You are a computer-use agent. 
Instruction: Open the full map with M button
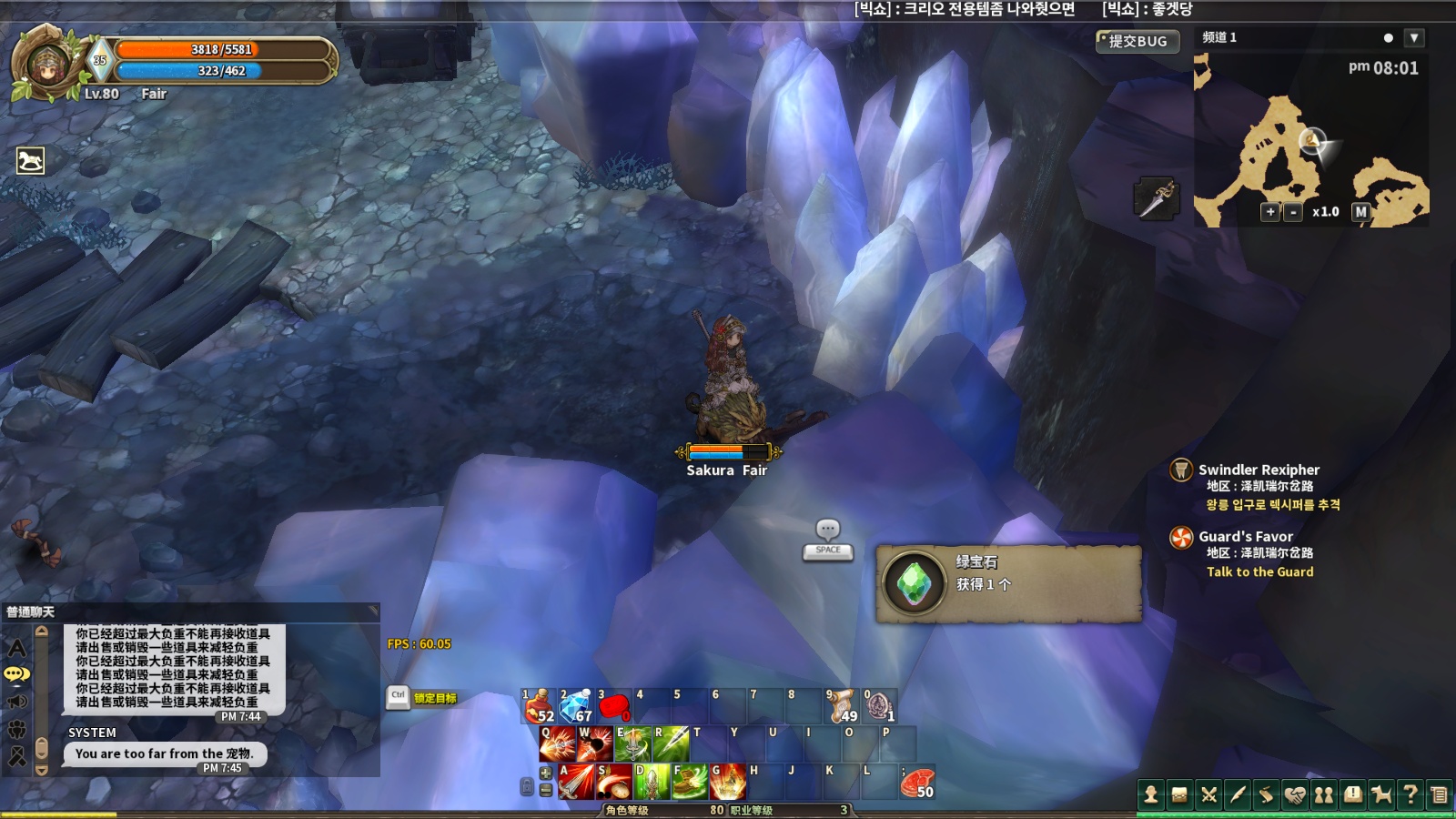coord(1360,212)
